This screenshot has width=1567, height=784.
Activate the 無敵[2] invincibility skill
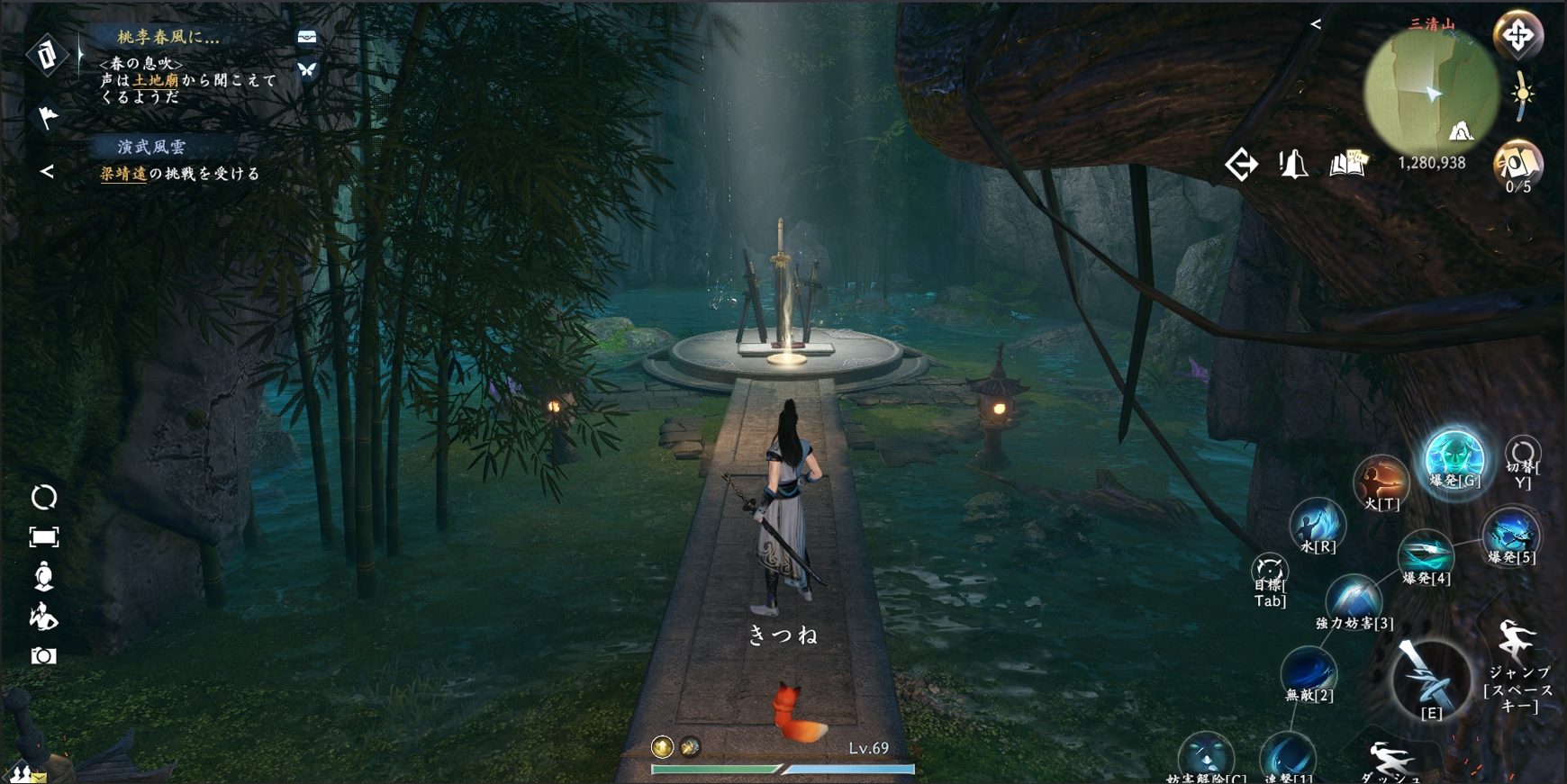click(x=1309, y=671)
